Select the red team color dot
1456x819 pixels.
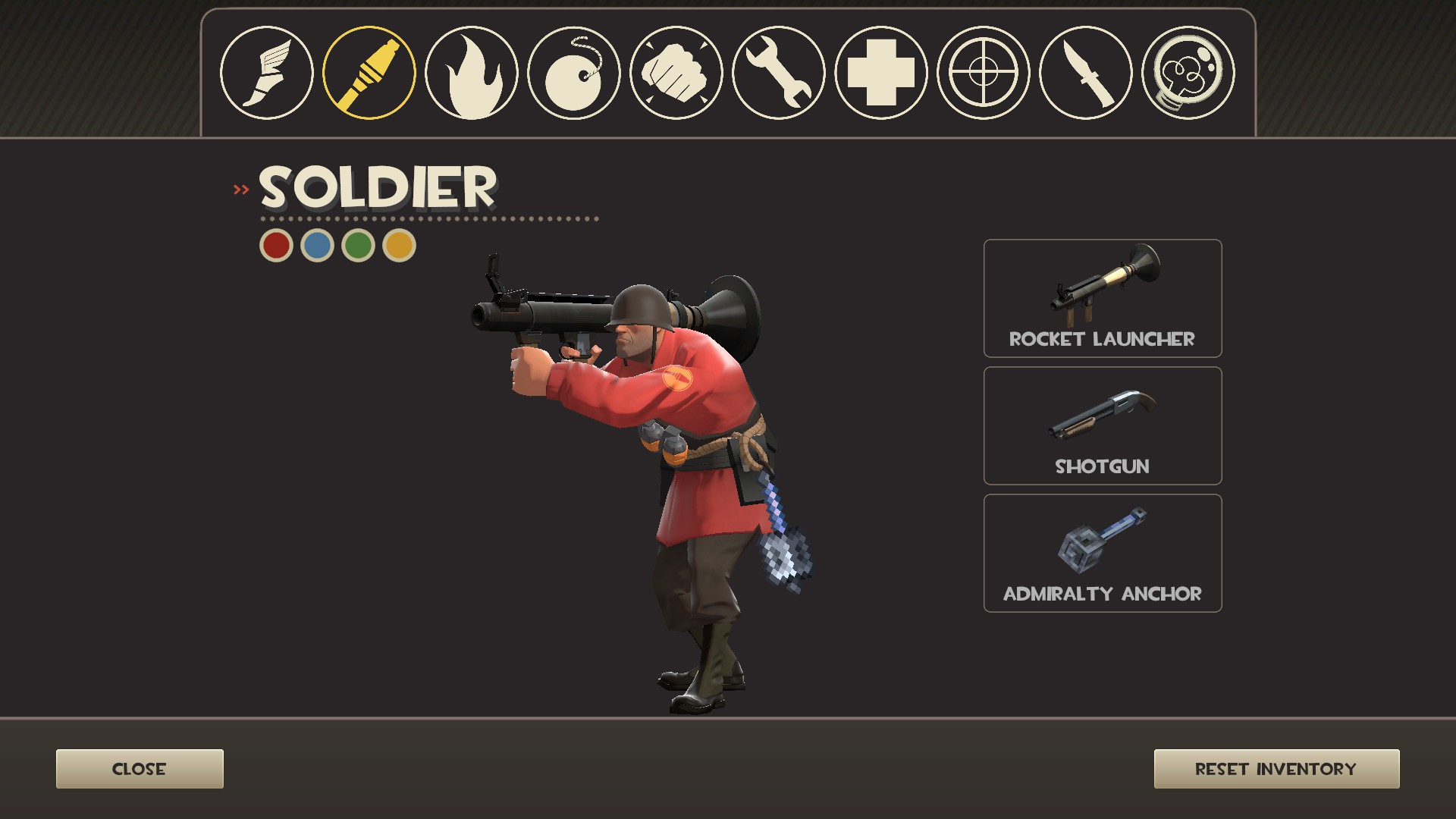coord(276,245)
